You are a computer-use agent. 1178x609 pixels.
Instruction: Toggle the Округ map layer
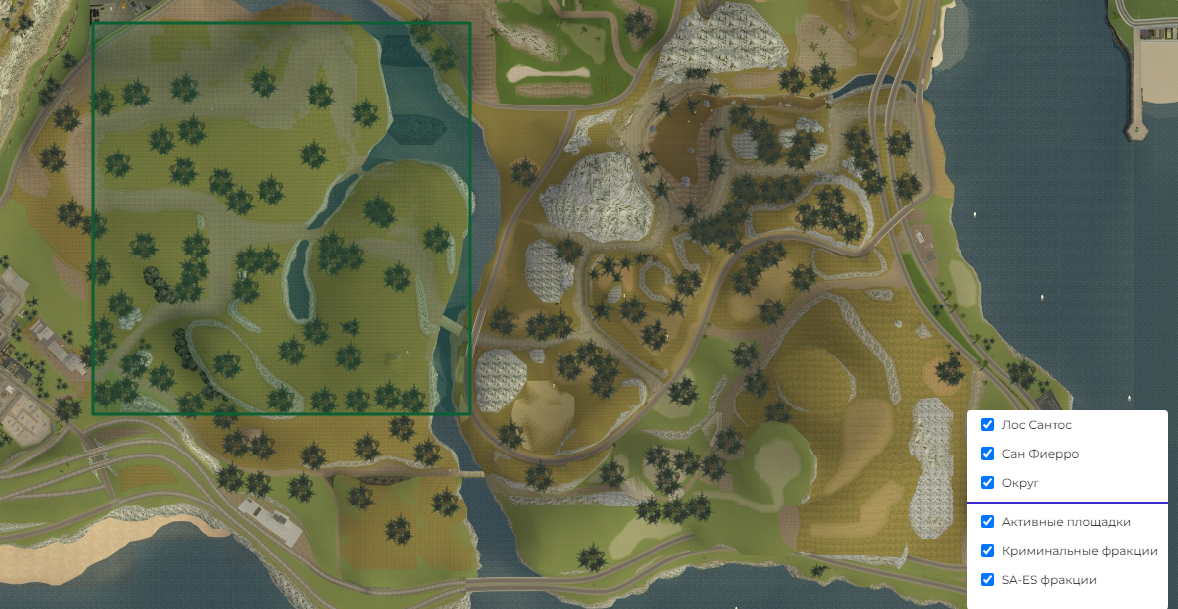[987, 483]
